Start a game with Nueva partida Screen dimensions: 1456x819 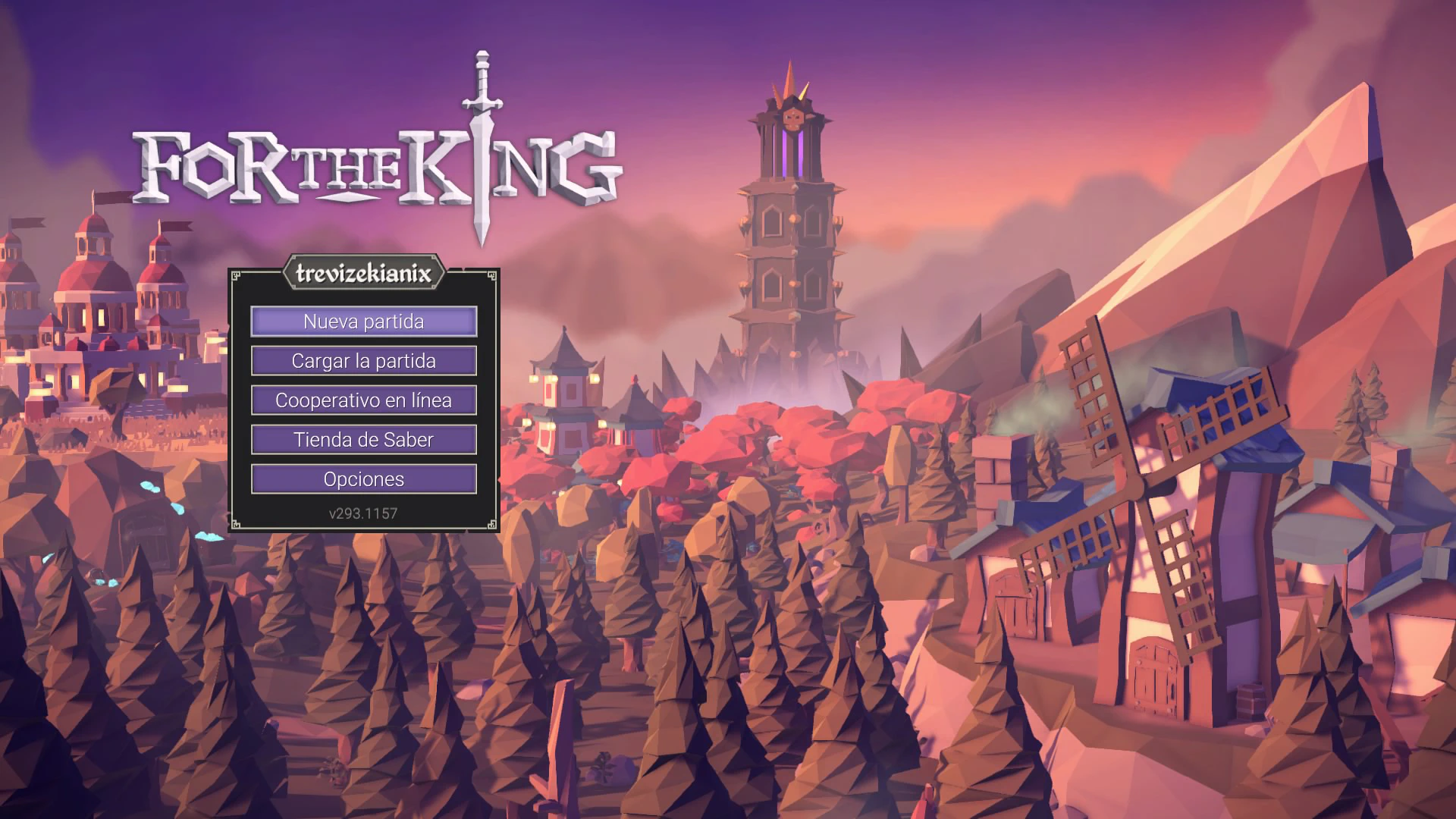[363, 322]
